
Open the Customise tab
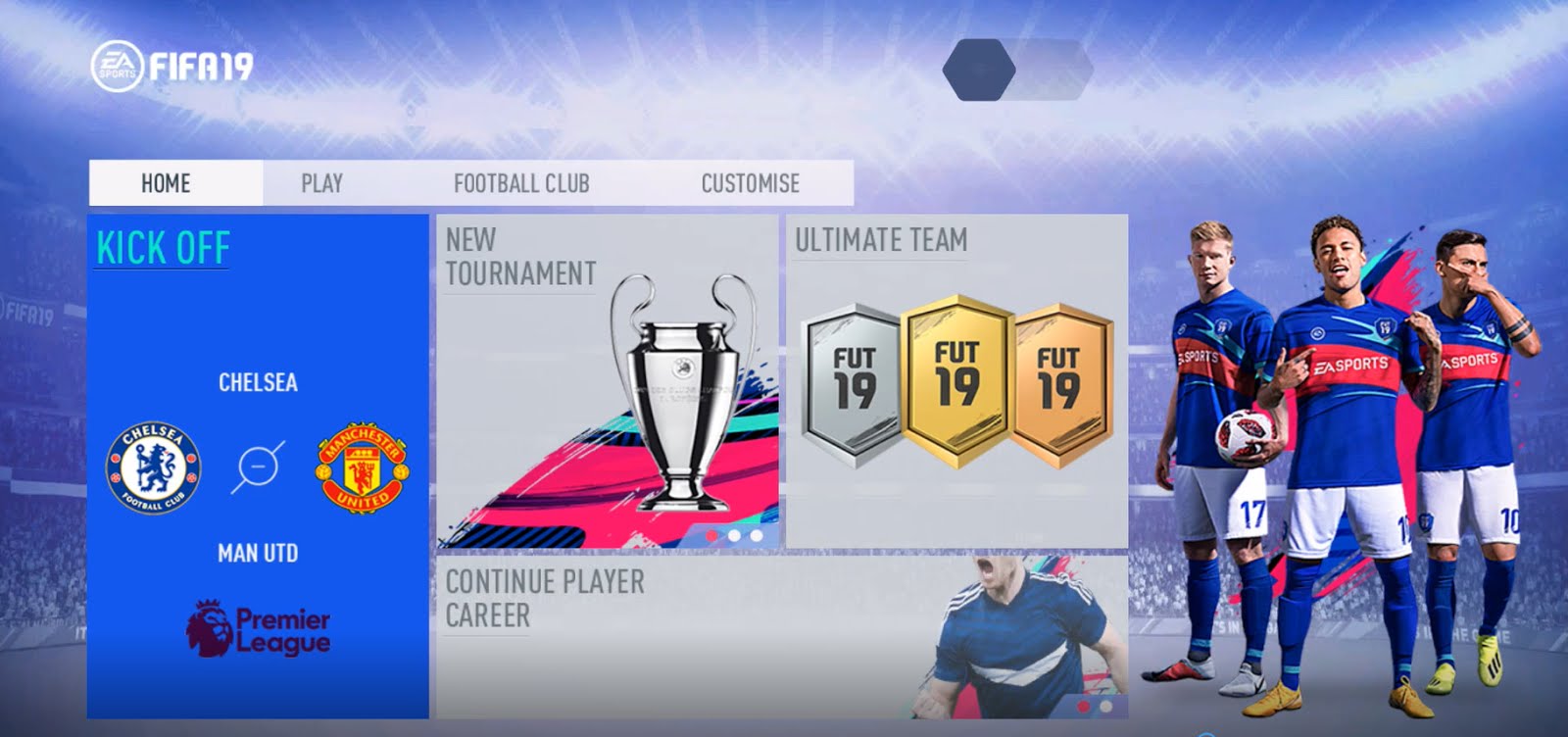point(750,182)
